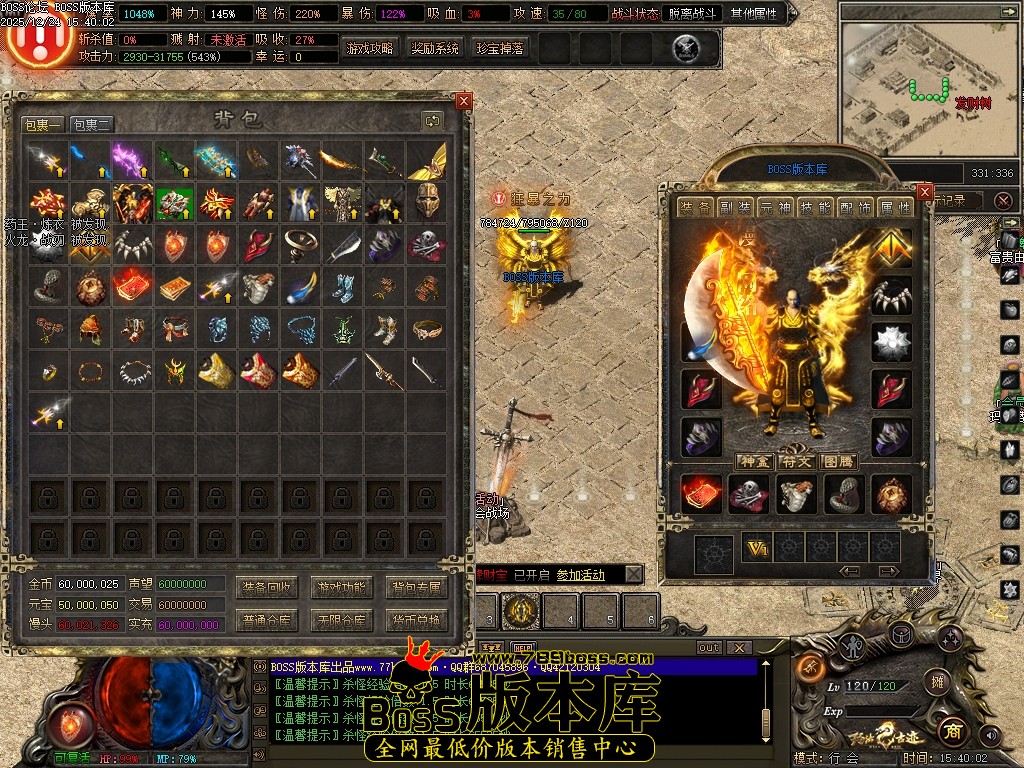This screenshot has height=768, width=1024.
Task: Select the 符文 sub-tab
Action: tap(795, 461)
